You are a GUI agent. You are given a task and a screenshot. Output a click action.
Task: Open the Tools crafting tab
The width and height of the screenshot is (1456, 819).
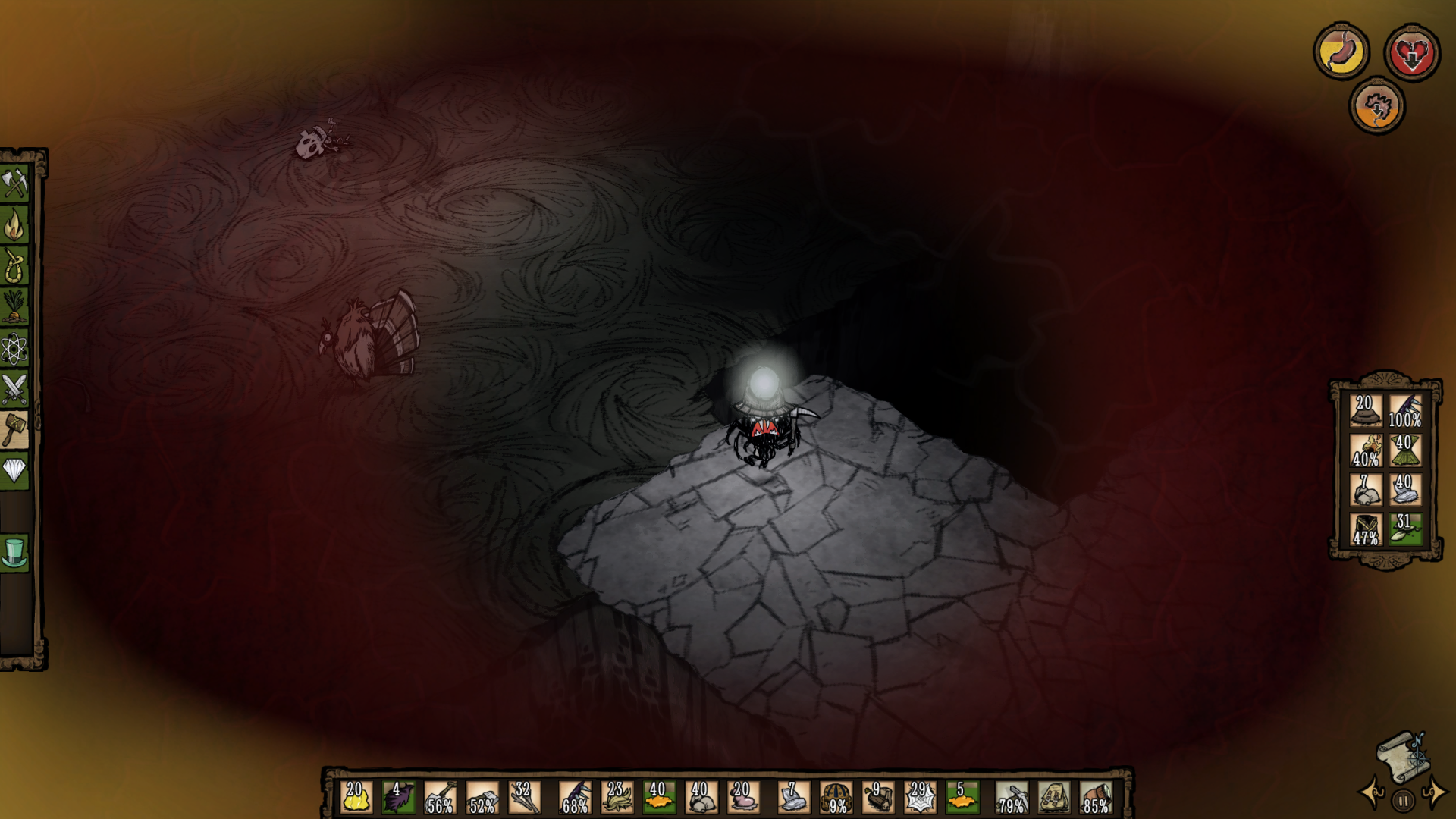(x=14, y=183)
